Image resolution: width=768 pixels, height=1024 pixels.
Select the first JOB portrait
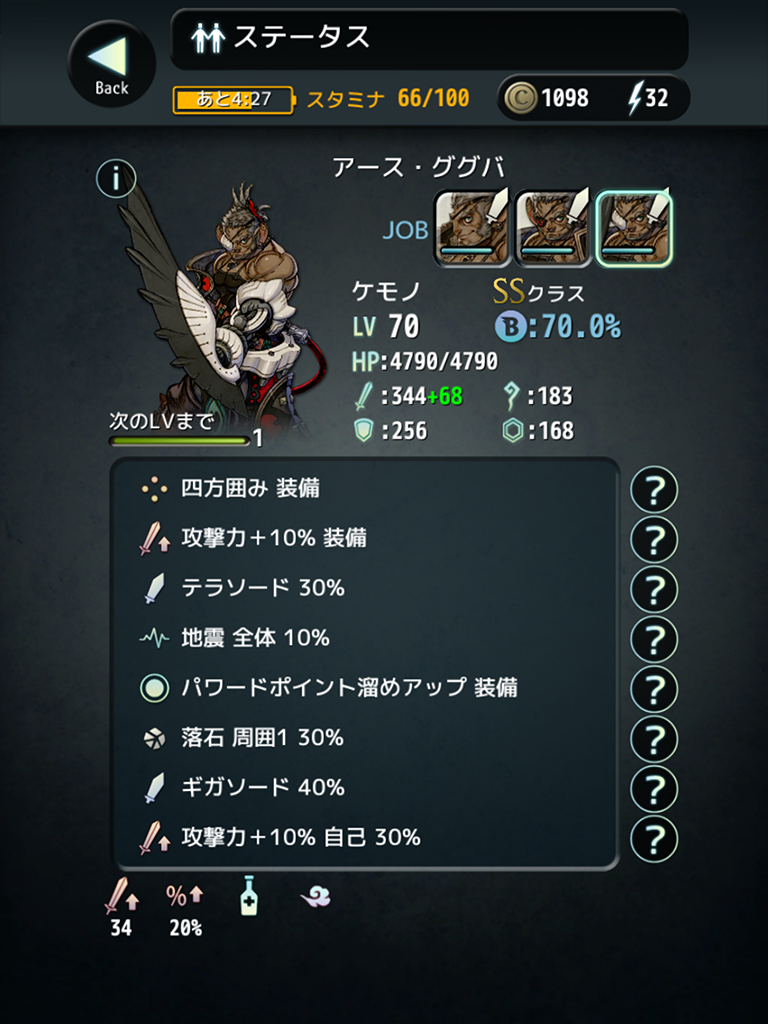point(472,228)
